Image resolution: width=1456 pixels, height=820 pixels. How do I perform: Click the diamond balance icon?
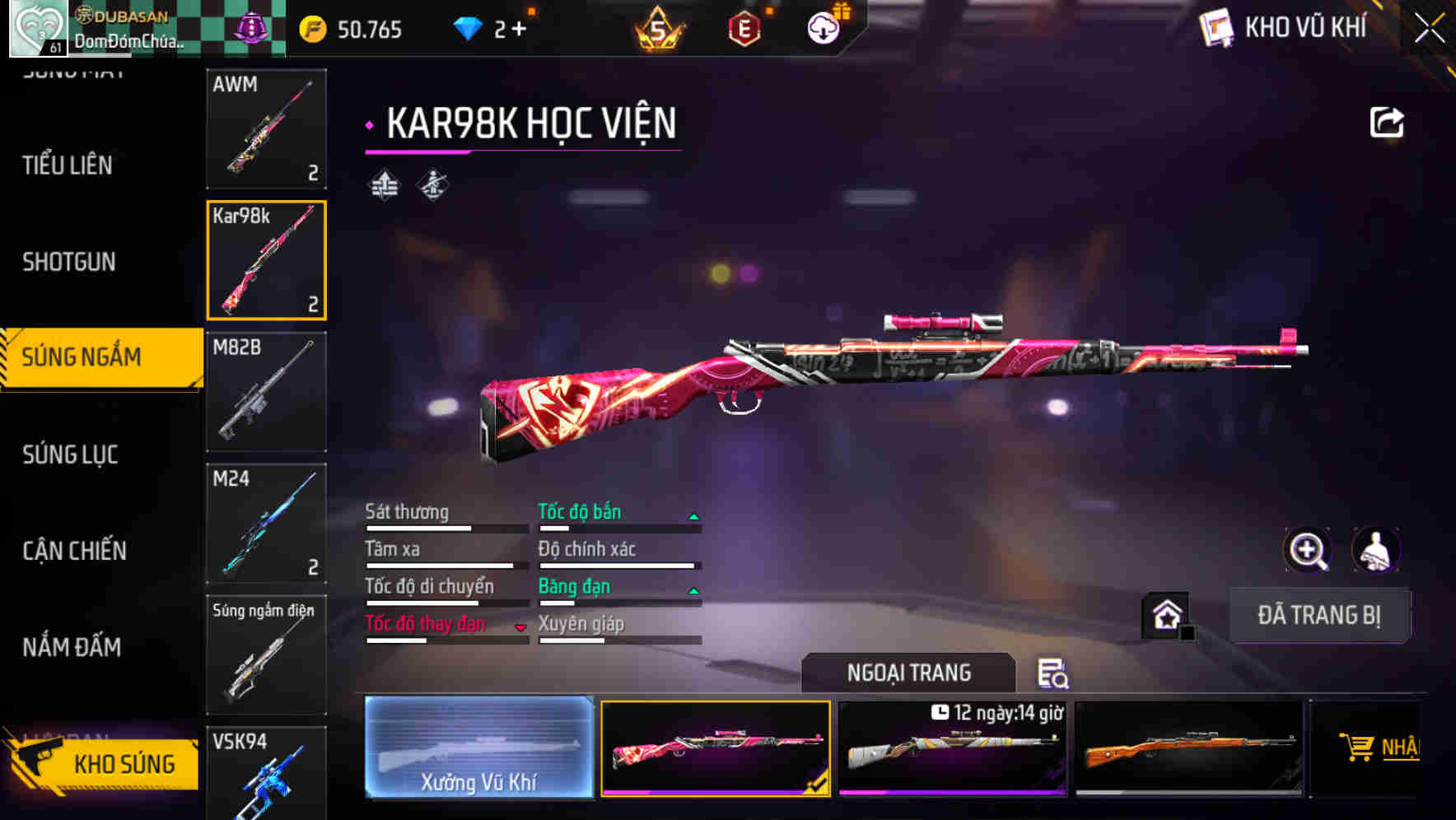(x=467, y=27)
